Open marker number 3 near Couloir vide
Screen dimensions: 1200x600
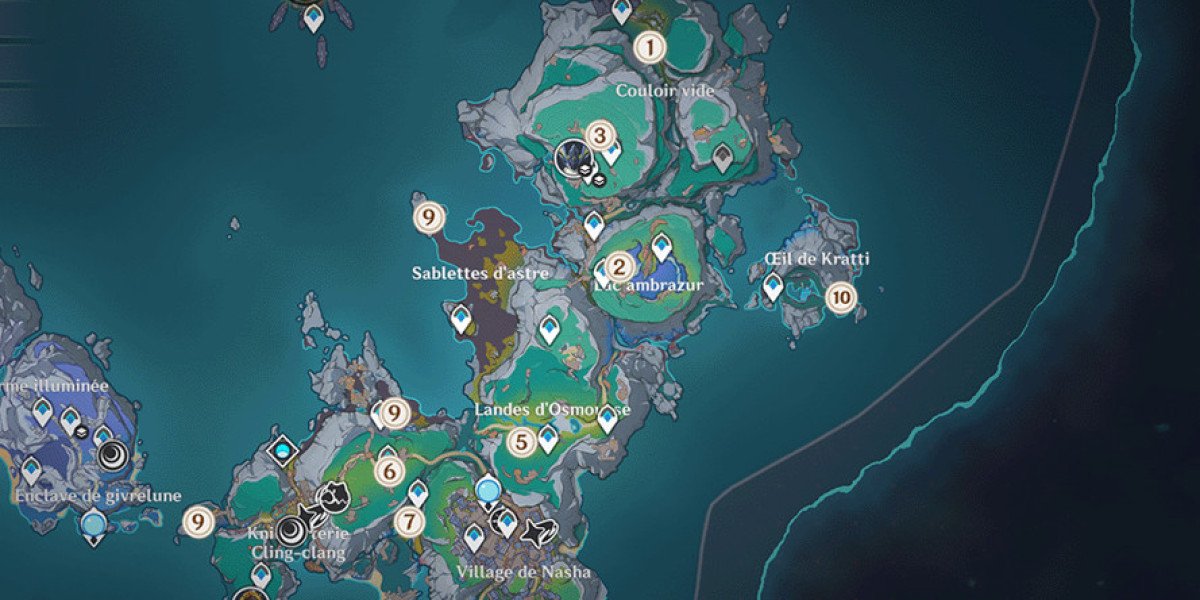[599, 134]
